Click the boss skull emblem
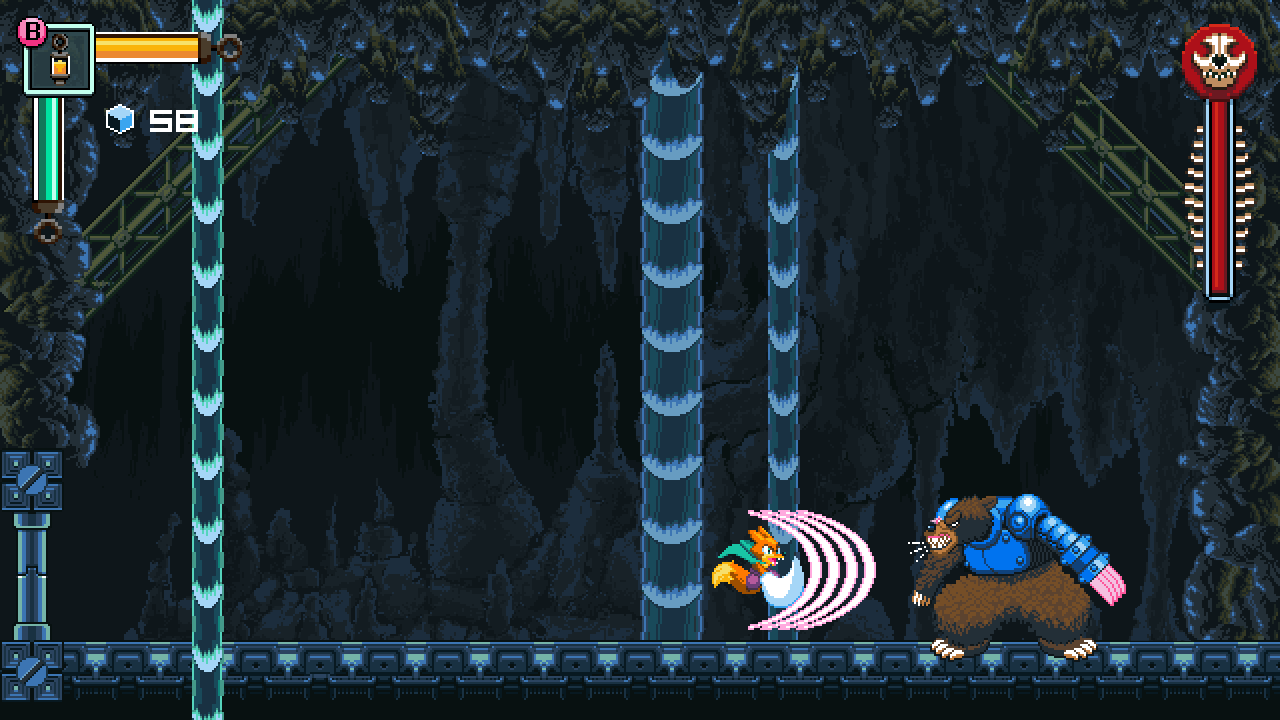This screenshot has width=1280, height=720. click(x=1219, y=62)
